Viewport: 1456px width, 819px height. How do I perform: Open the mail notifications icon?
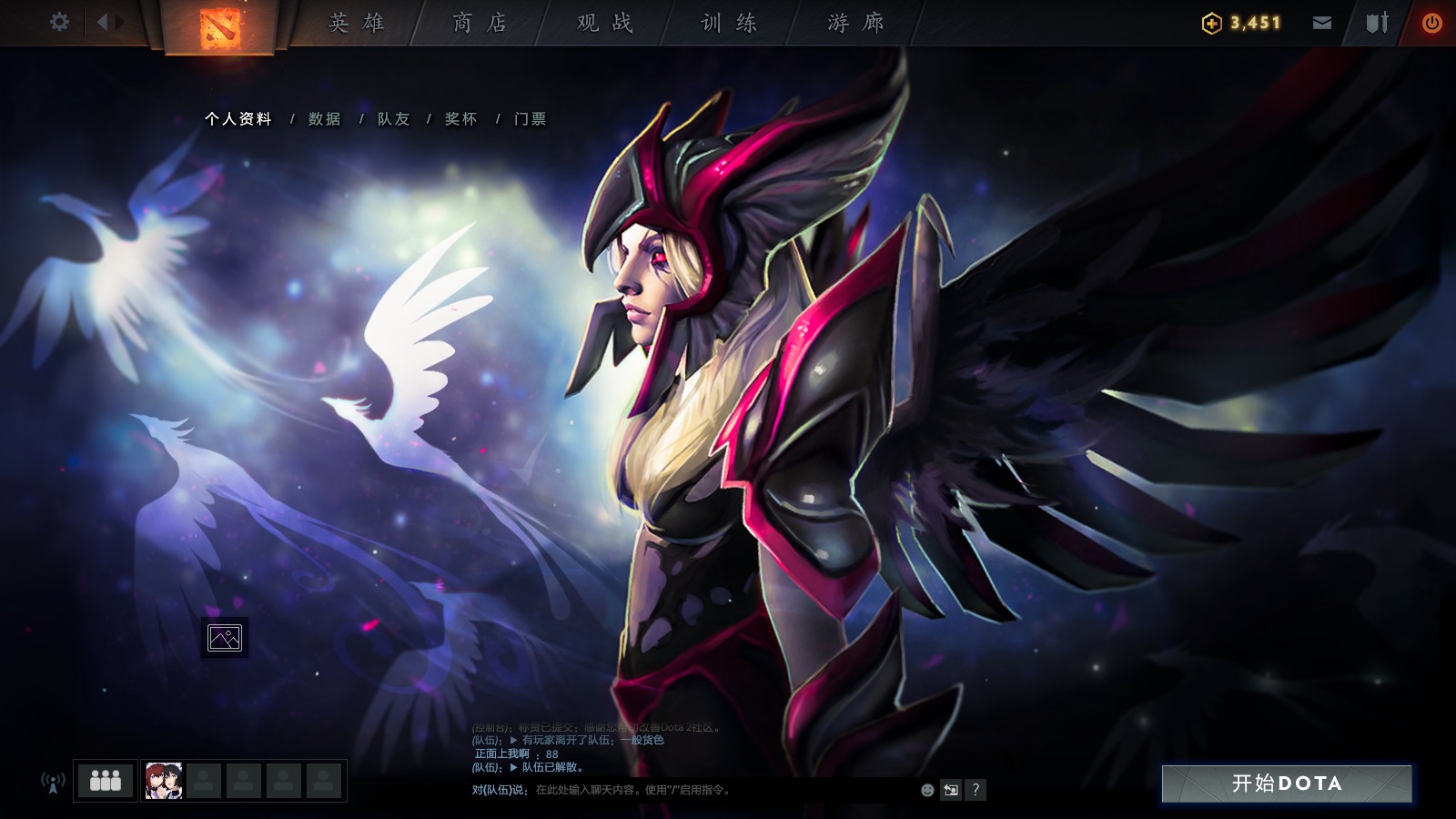1320,23
